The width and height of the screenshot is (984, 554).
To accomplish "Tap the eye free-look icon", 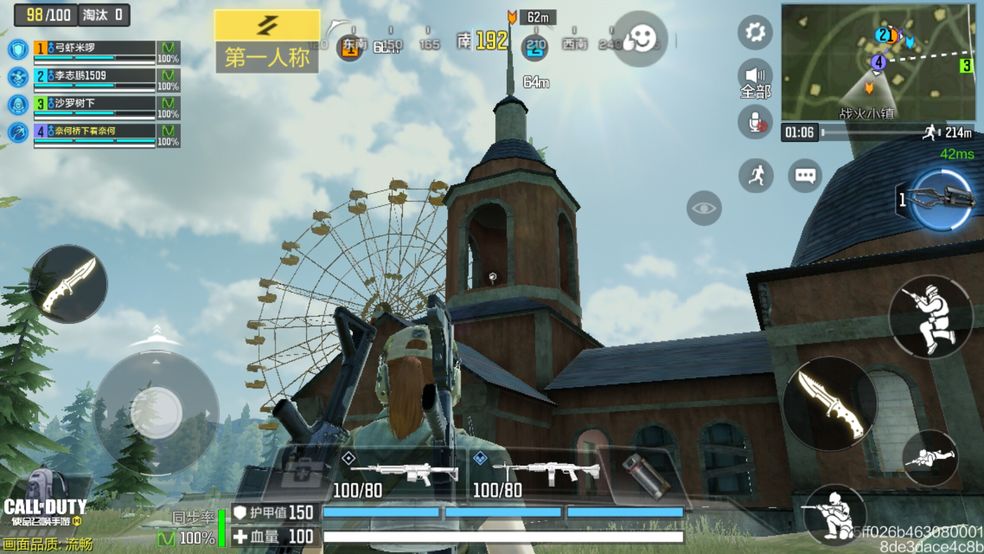I will [705, 208].
